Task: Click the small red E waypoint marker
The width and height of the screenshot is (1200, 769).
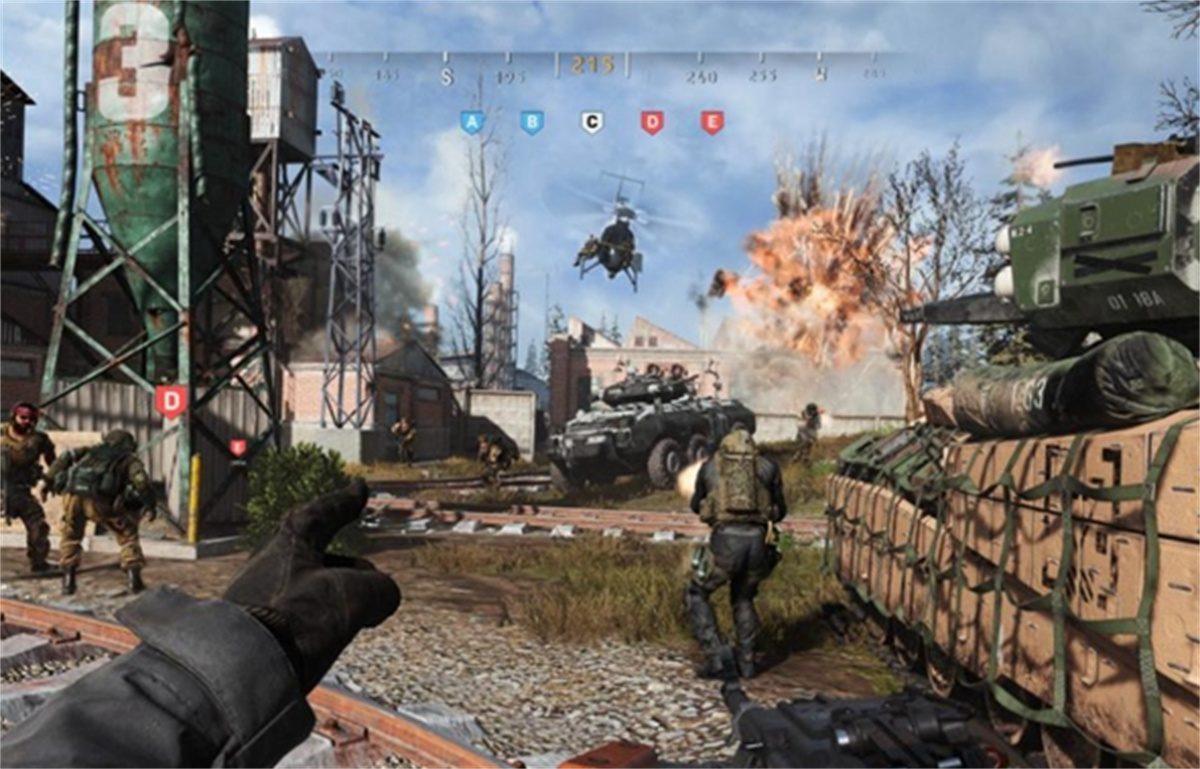Action: tap(238, 447)
